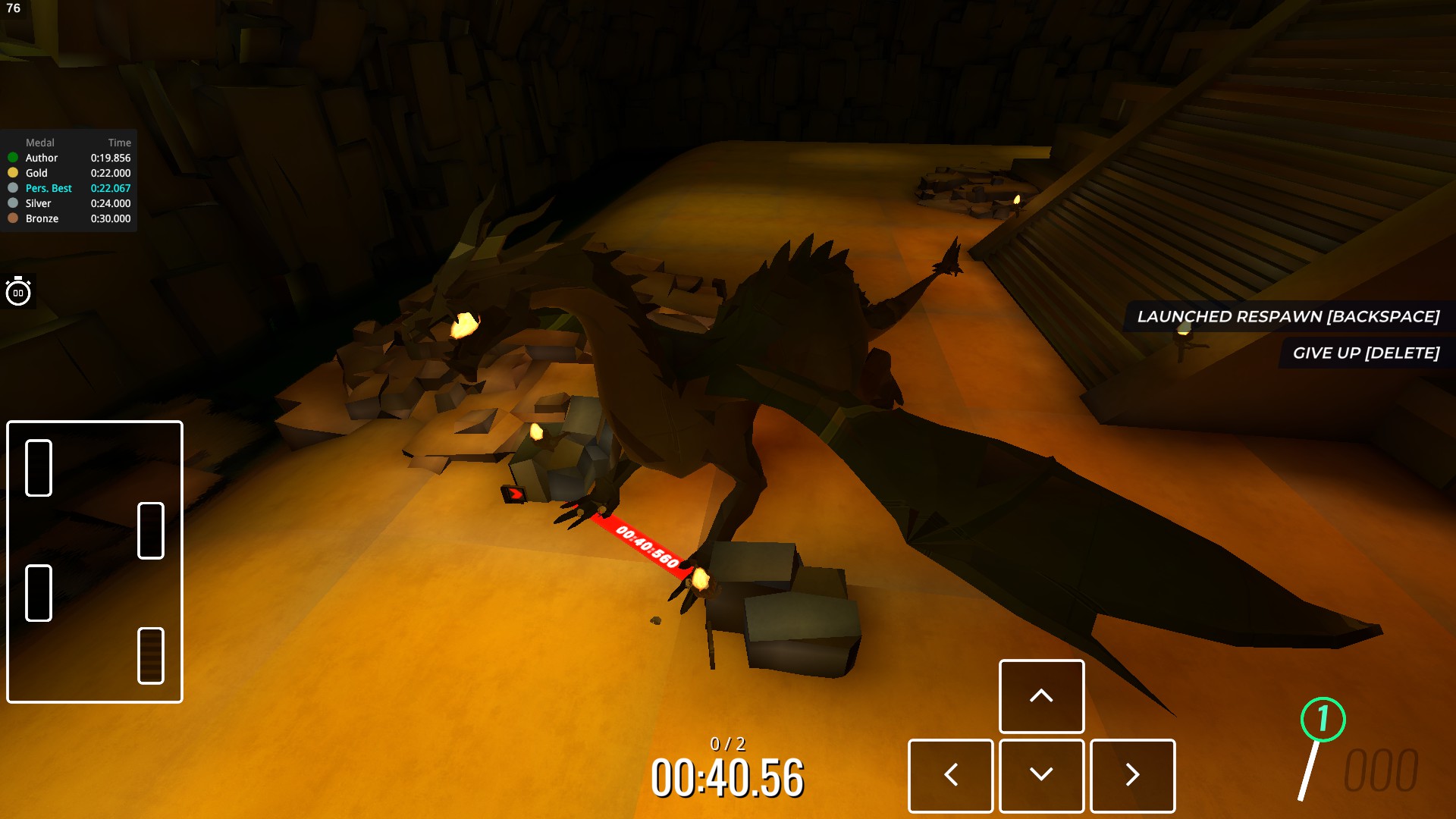Click the right arrow input button
Viewport: 1456px width, 819px height.
(1132, 775)
